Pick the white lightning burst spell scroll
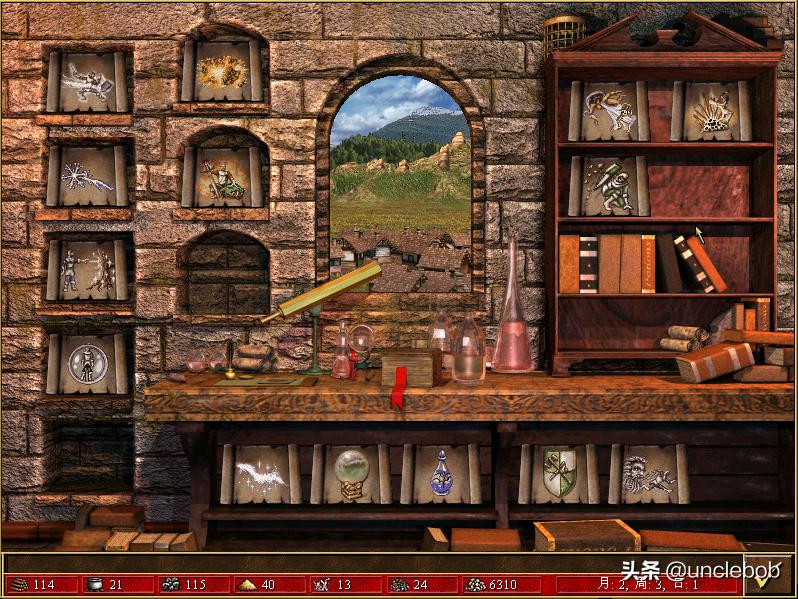This screenshot has width=798, height=599. 87,177
